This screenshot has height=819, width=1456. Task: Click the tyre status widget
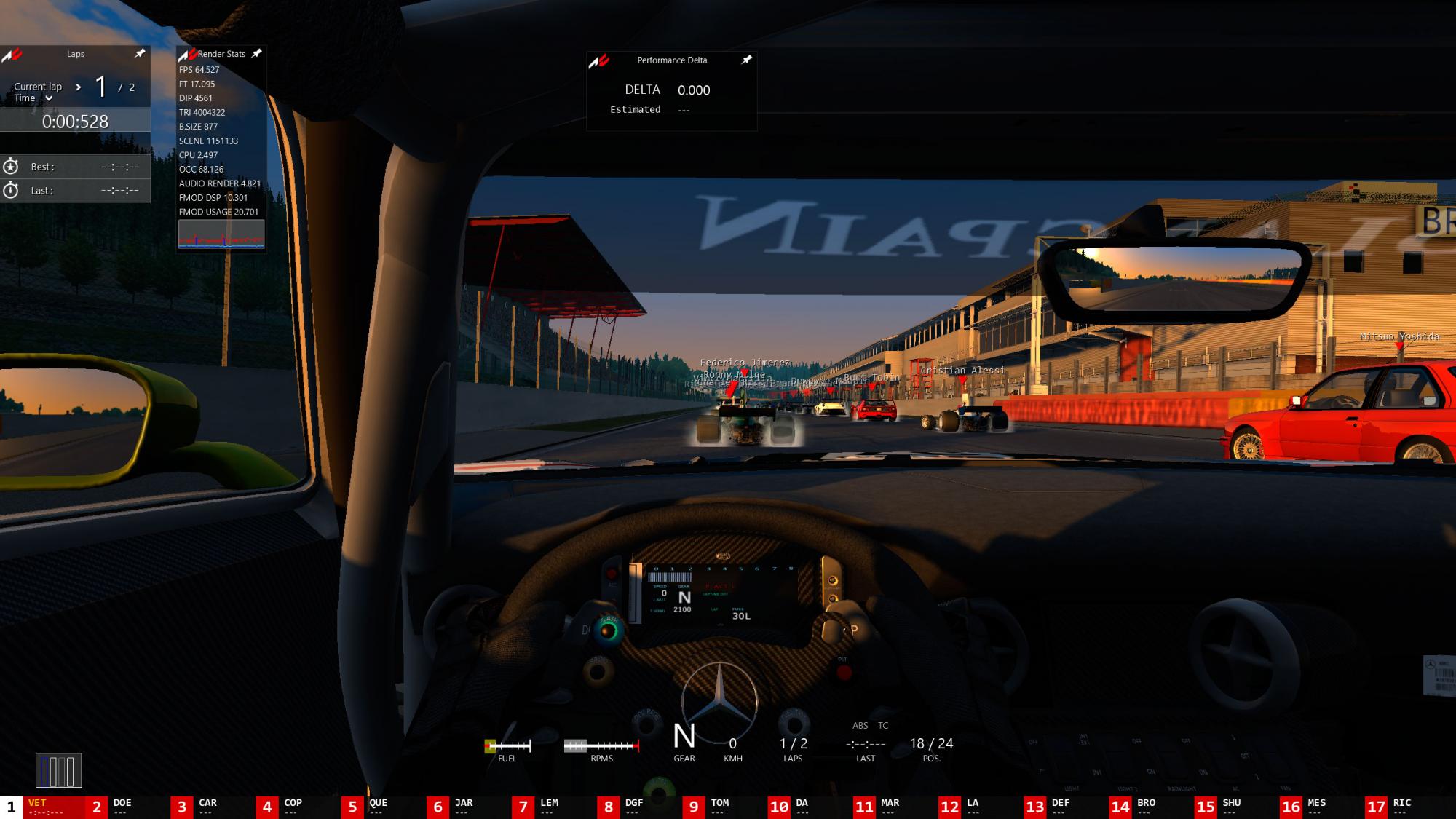(x=59, y=770)
